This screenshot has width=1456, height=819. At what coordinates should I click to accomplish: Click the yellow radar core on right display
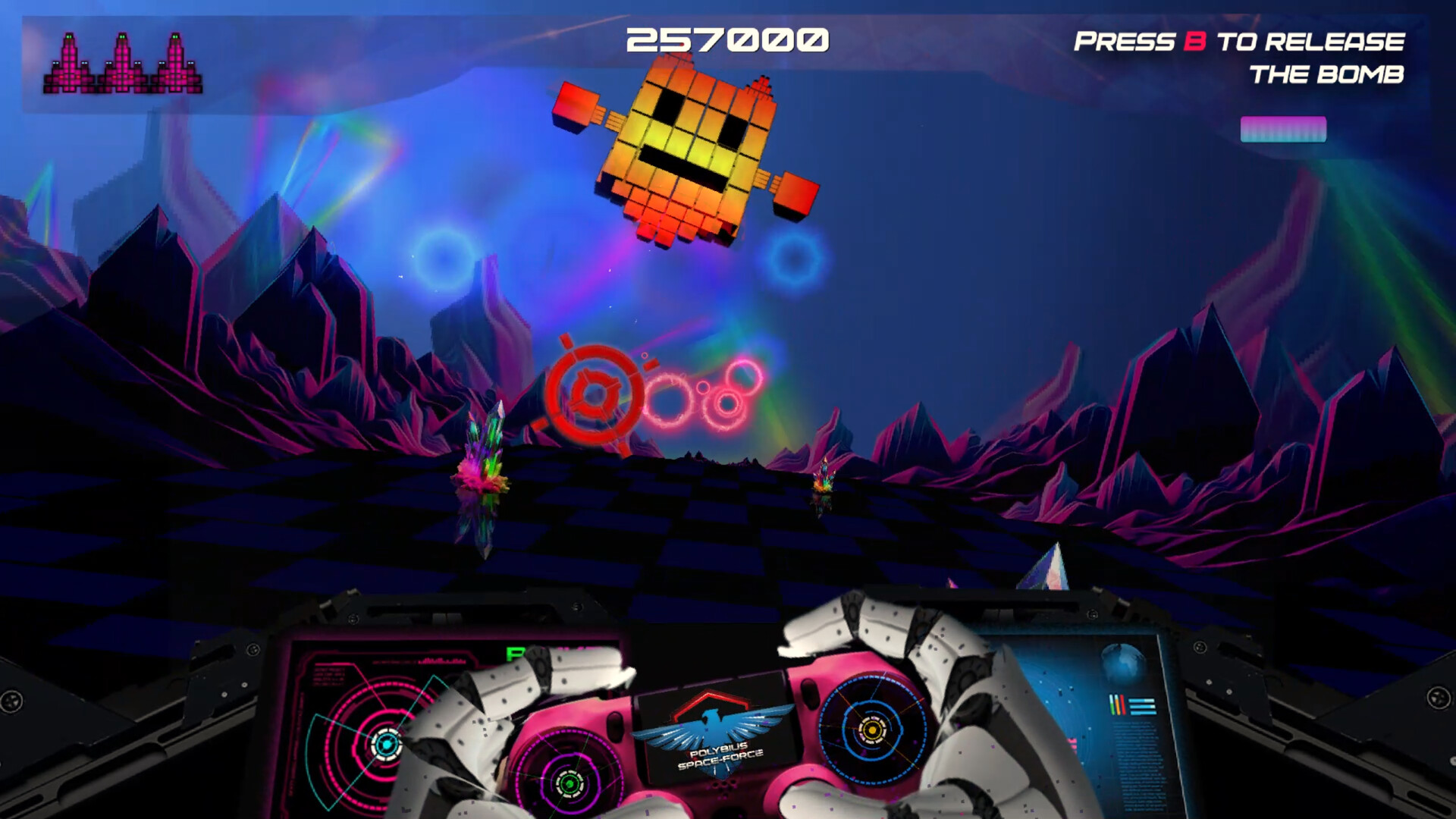coord(873,730)
